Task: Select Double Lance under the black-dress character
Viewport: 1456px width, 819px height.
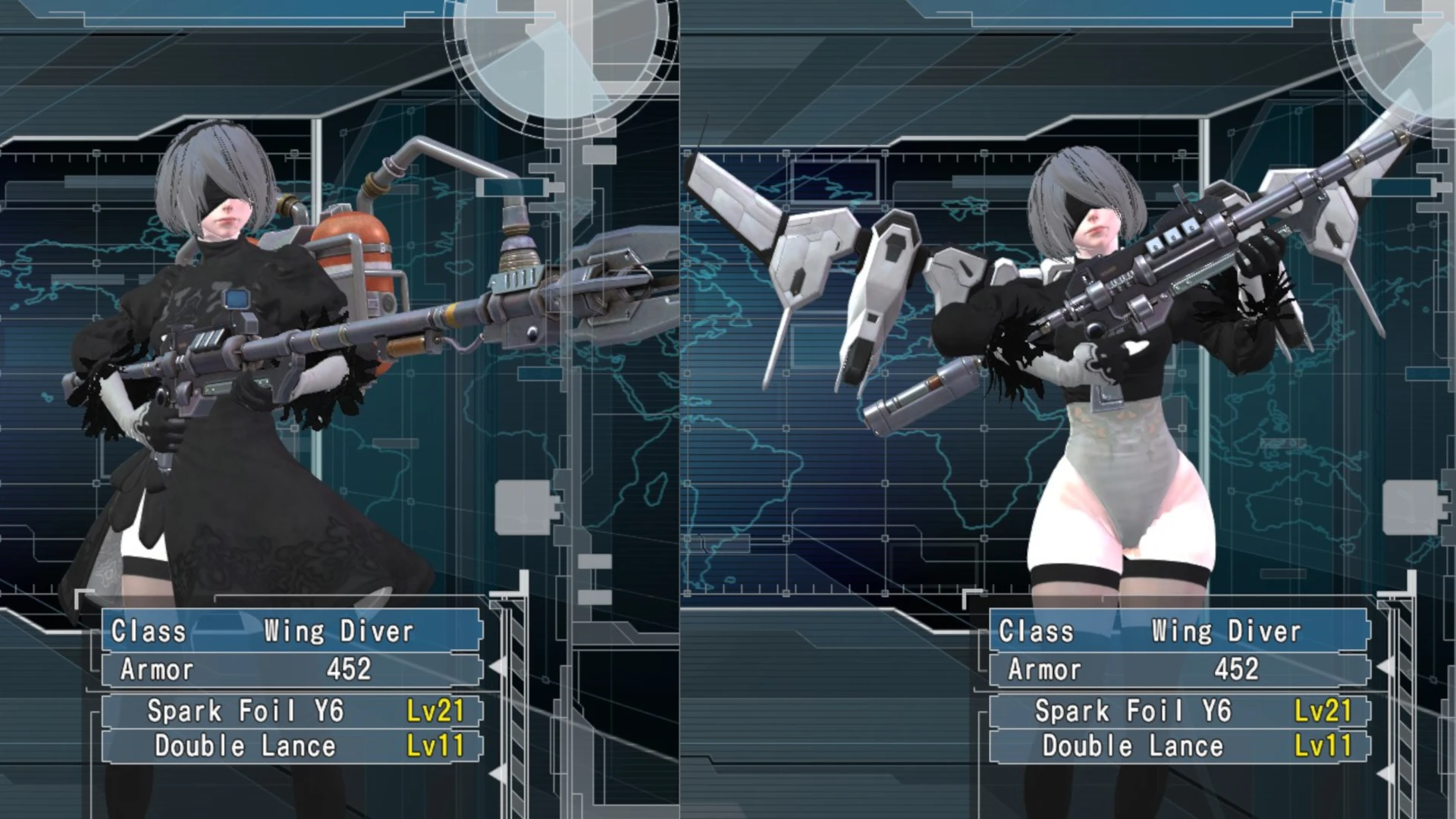Action: point(292,746)
